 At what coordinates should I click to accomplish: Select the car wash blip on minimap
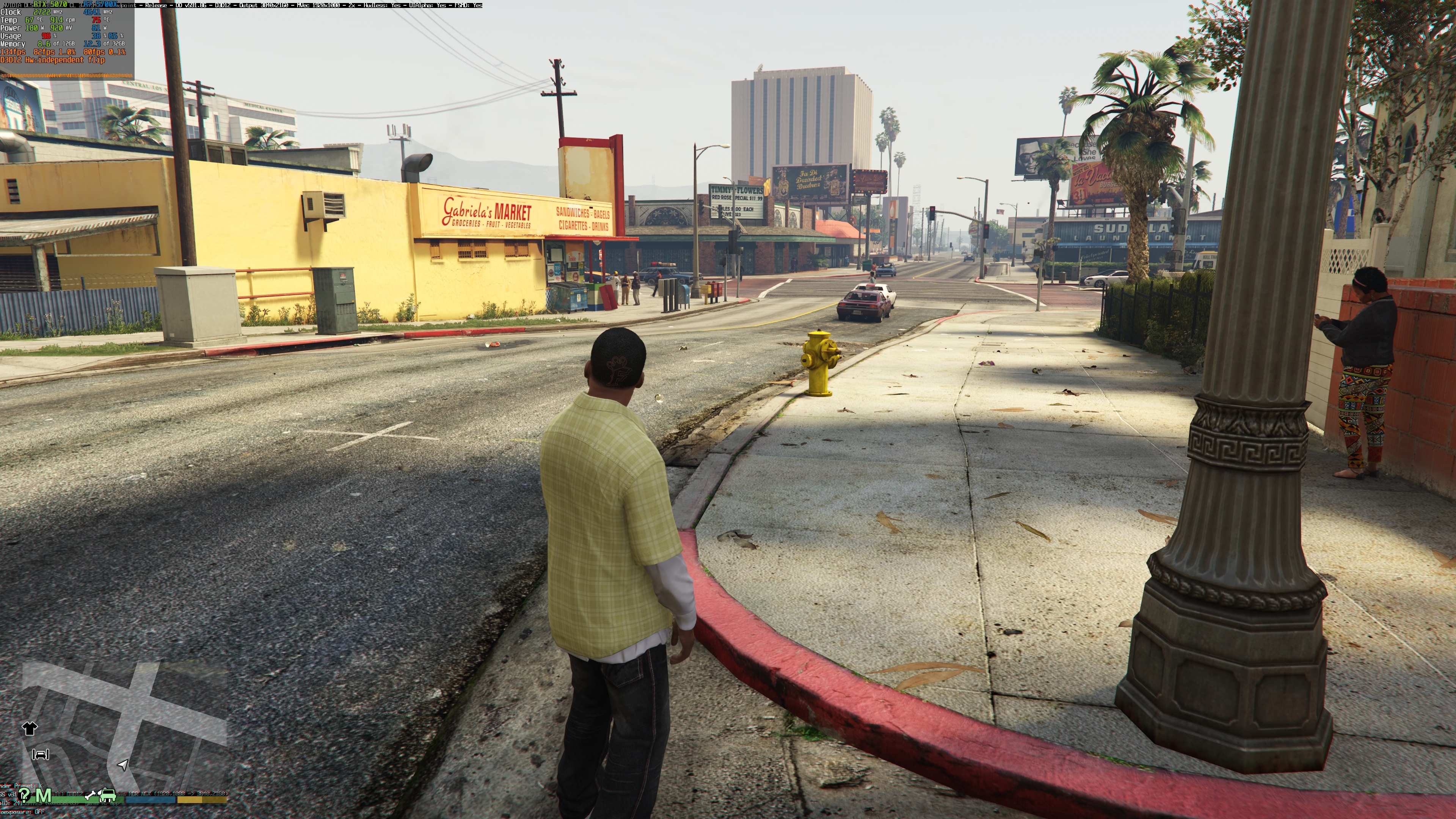pos(41,755)
